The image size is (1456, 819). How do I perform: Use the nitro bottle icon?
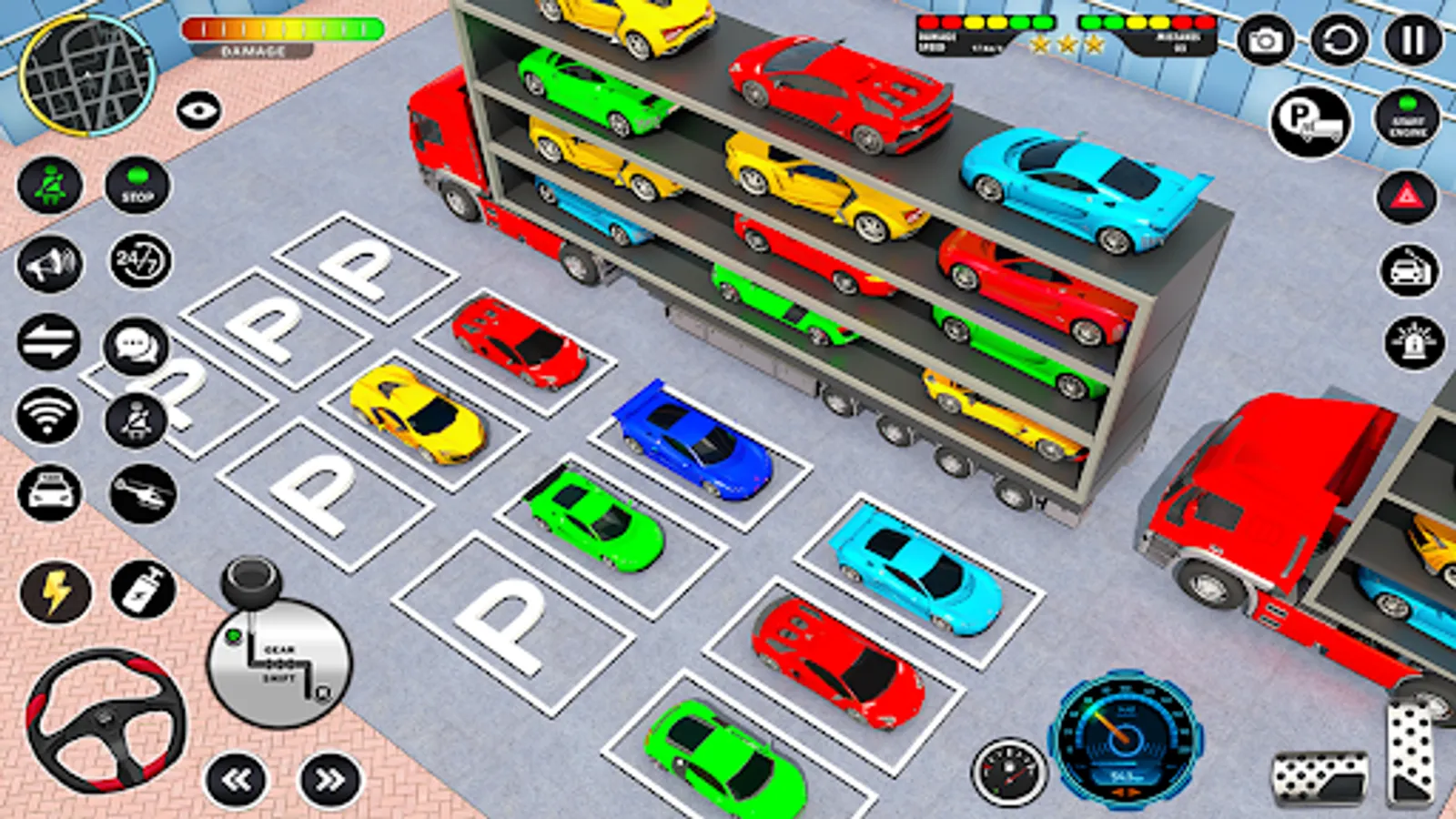point(143,589)
